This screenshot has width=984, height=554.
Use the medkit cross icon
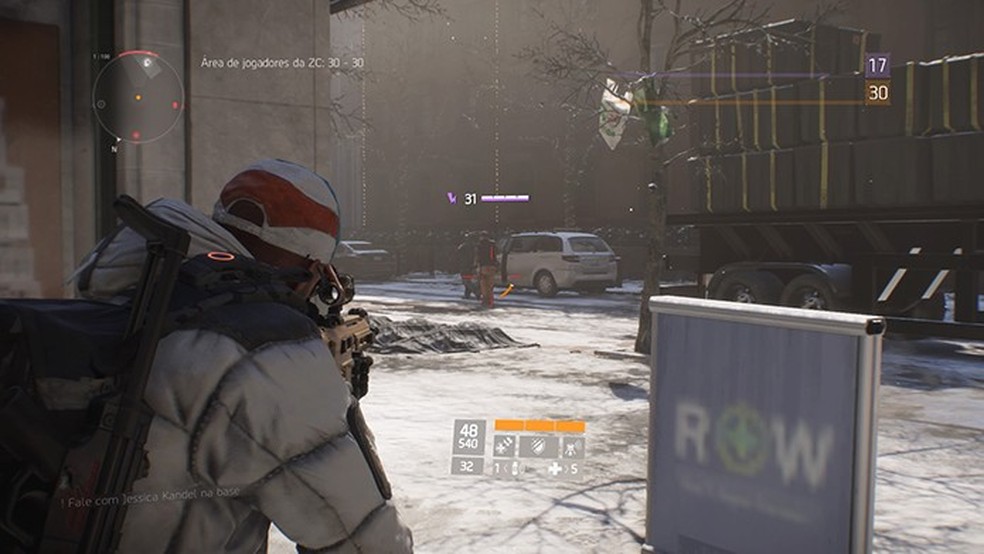(553, 469)
